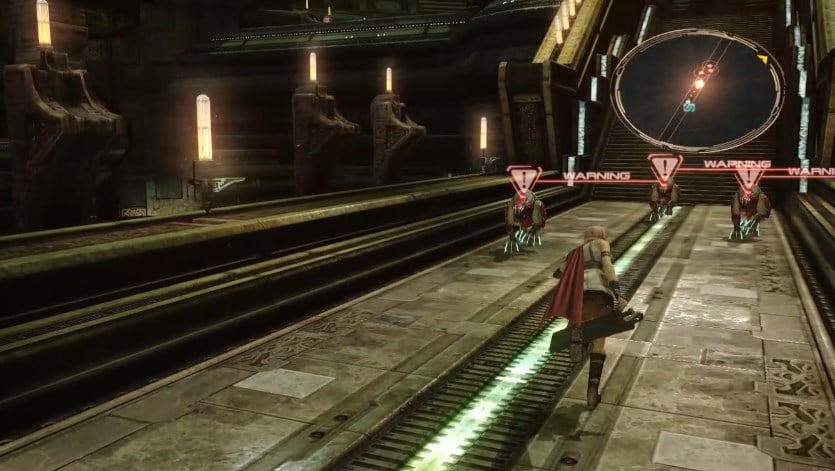This screenshot has height=471, width=835.
Task: Click the circular minimap radar
Action: click(x=698, y=90)
